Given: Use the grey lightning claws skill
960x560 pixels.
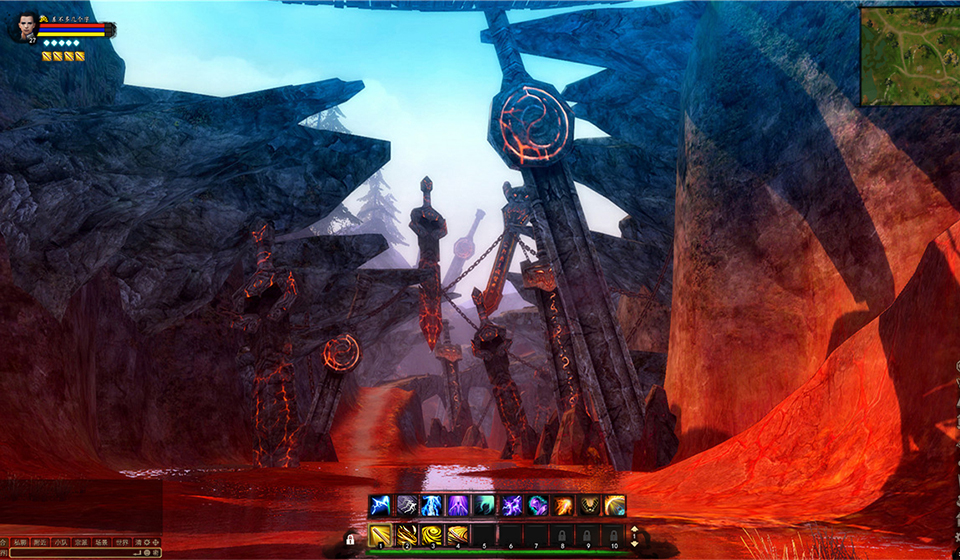Looking at the screenshot, I should point(406,506).
